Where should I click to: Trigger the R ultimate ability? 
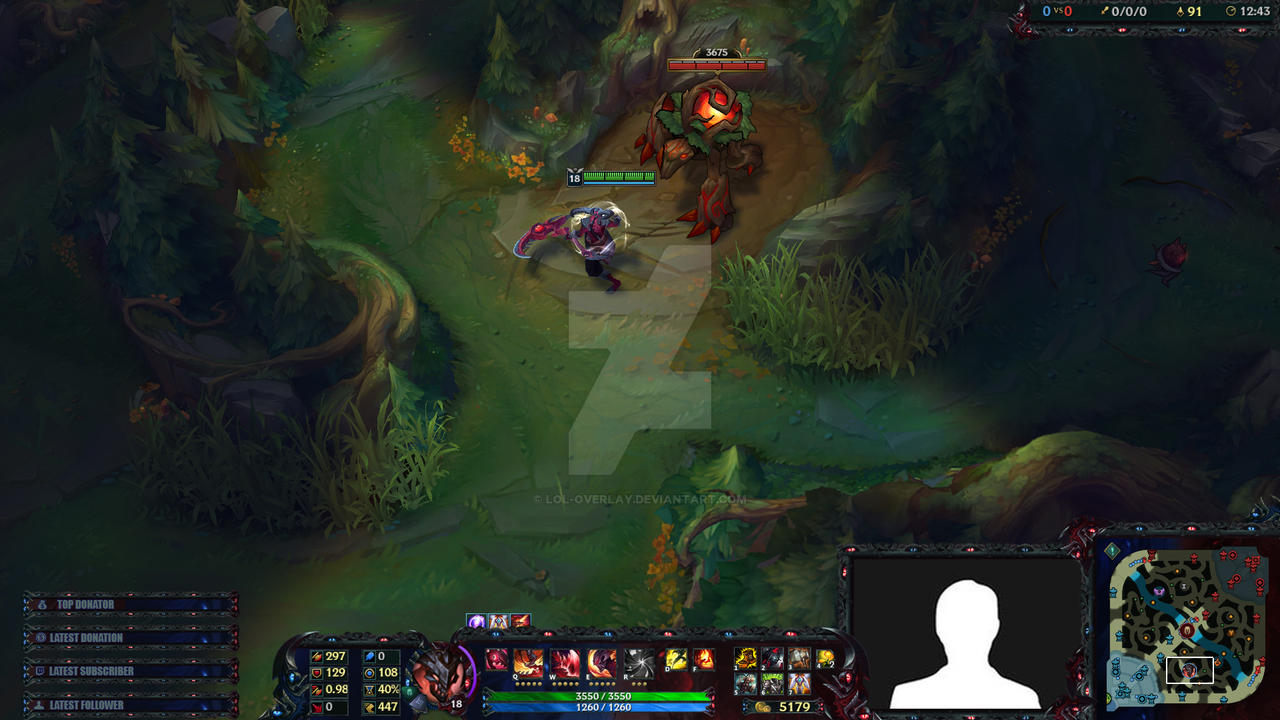[638, 663]
